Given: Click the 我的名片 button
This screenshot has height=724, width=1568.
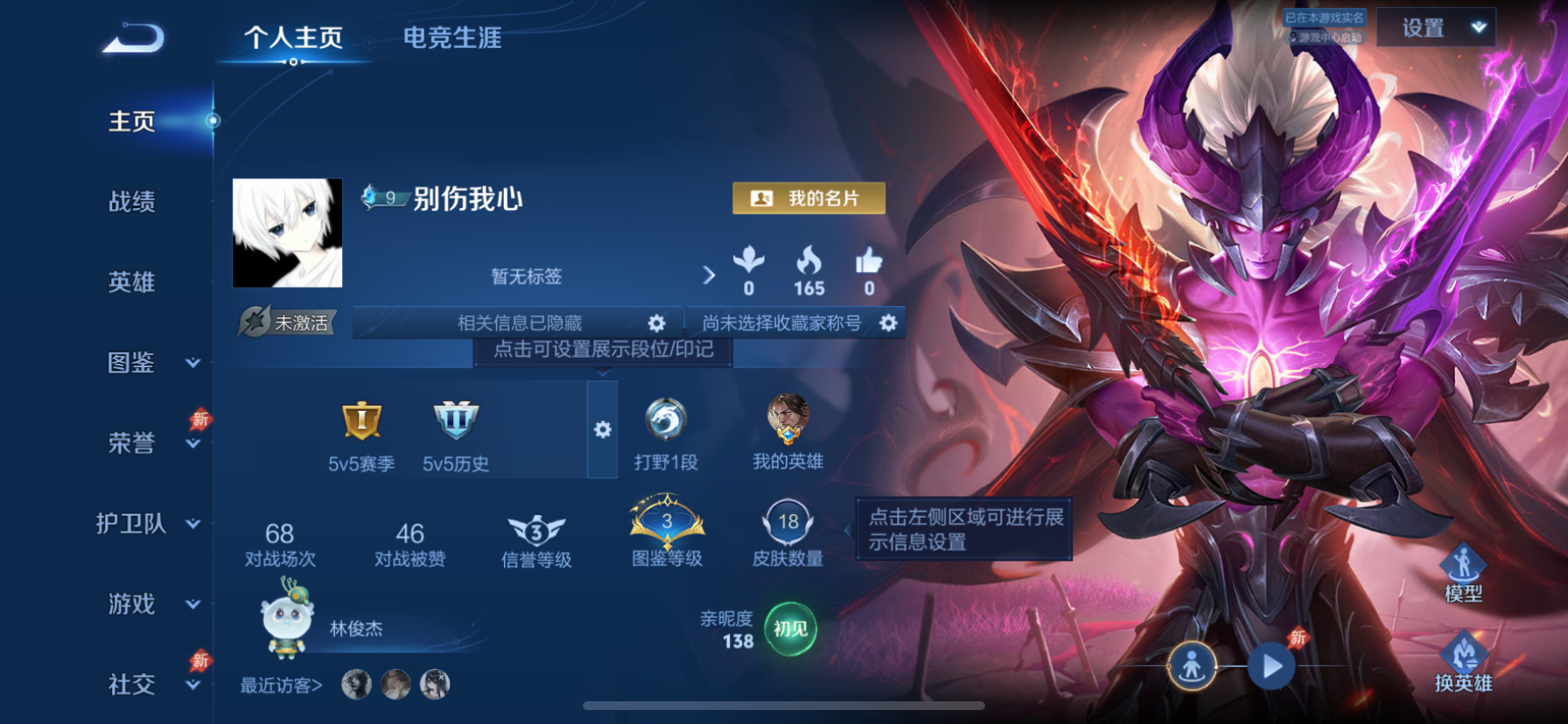Looking at the screenshot, I should (807, 198).
